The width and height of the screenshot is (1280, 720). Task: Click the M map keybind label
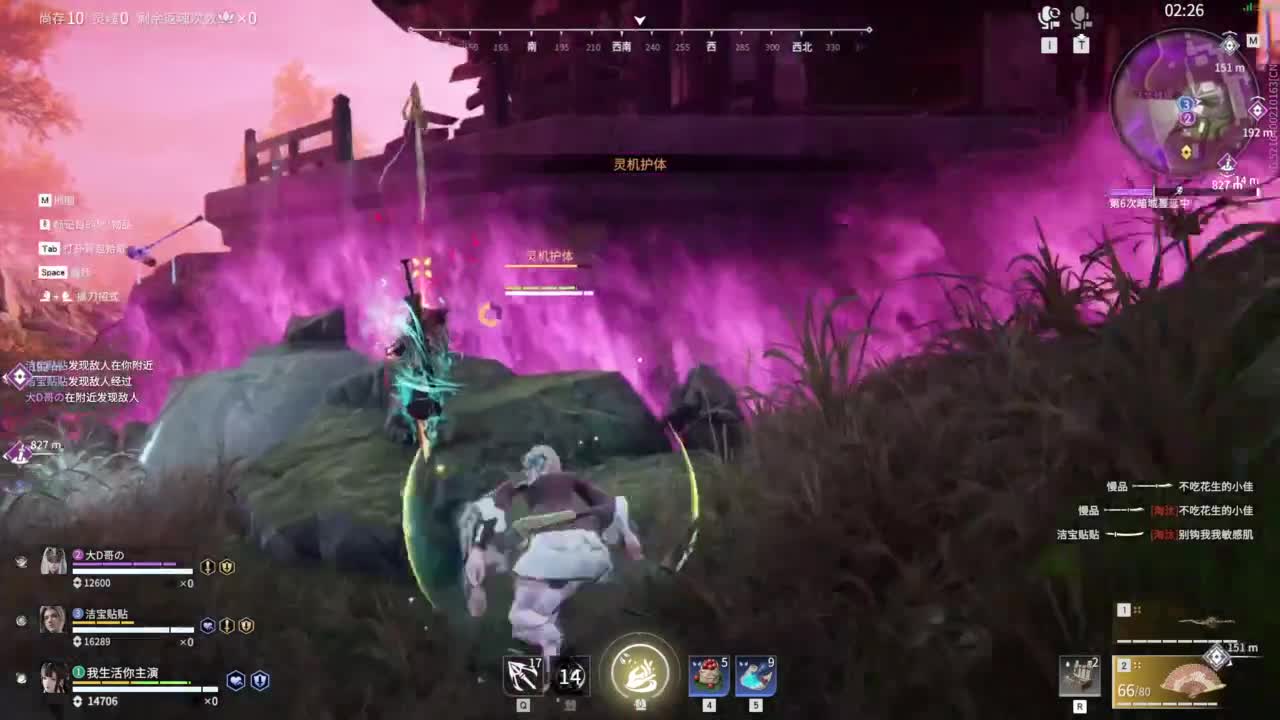point(44,200)
